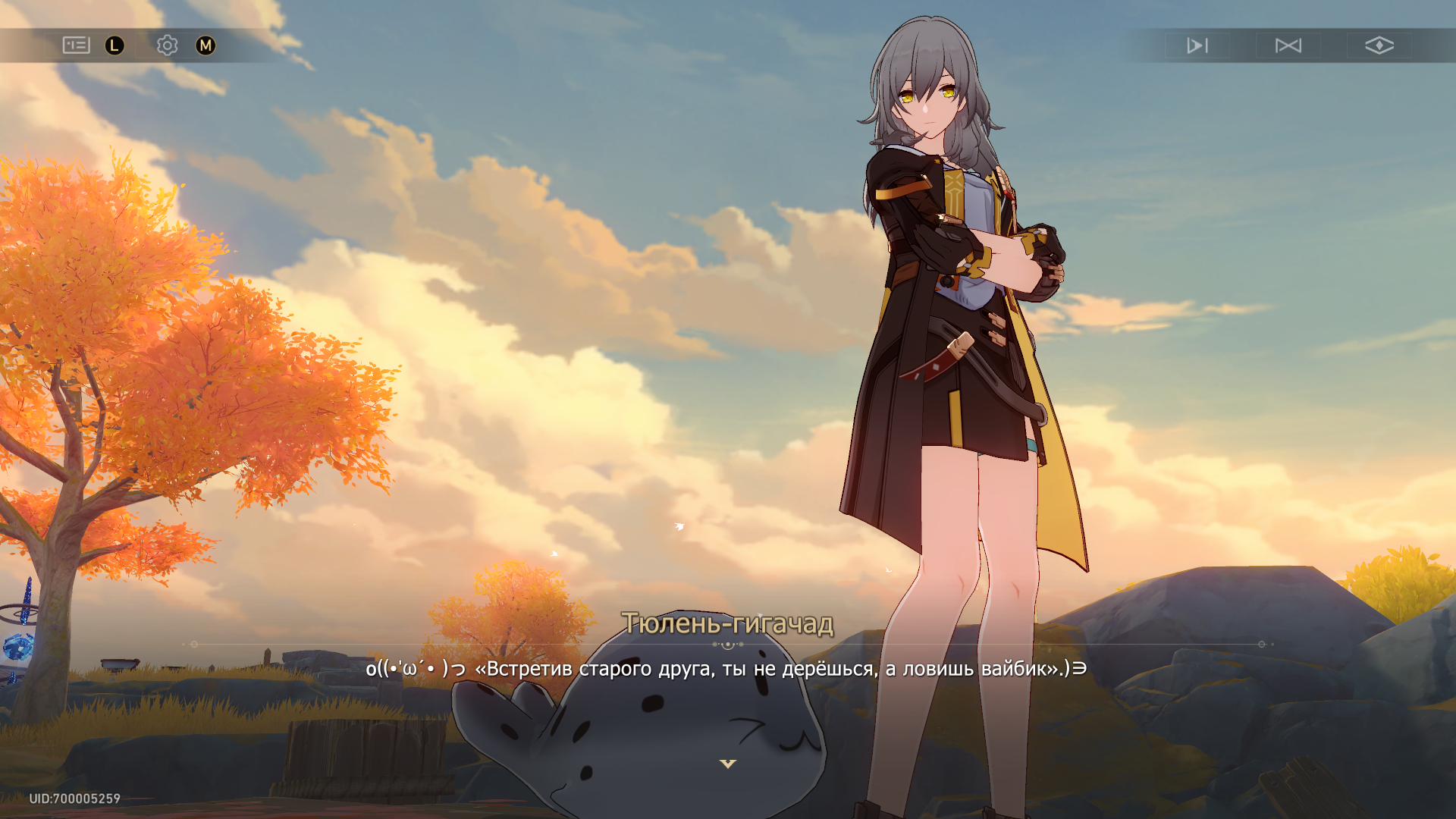Viewport: 1456px width, 819px height.
Task: Open the dialogue log icon
Action: [x=76, y=45]
